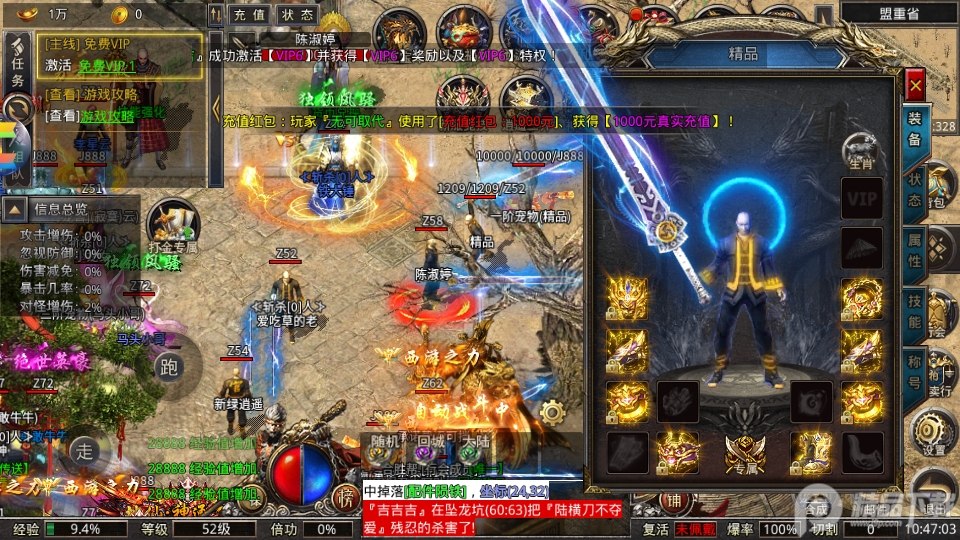
Task: Switch to 跑 run mode
Action: (170, 367)
